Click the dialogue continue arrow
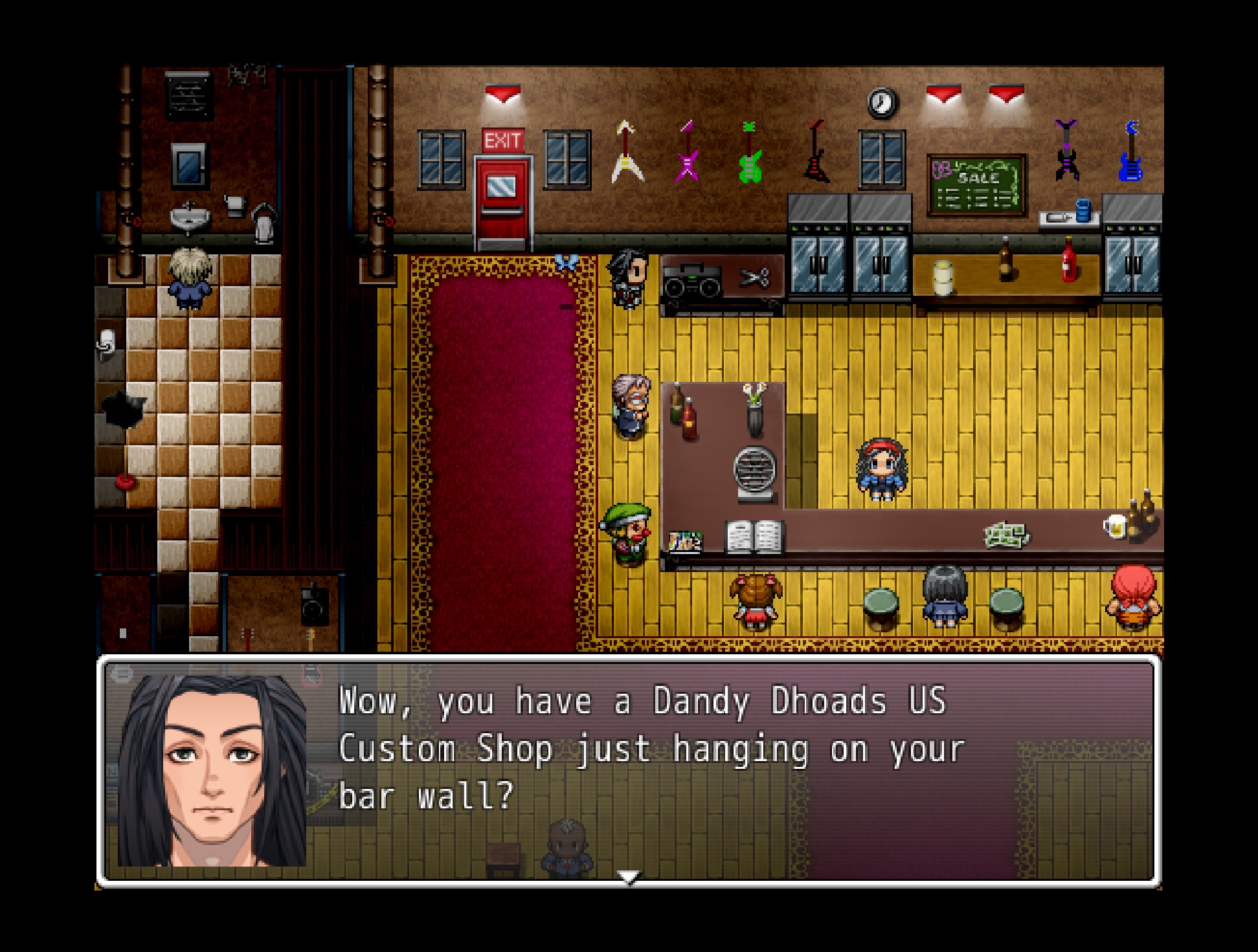Viewport: 1258px width, 952px height. pos(628,877)
